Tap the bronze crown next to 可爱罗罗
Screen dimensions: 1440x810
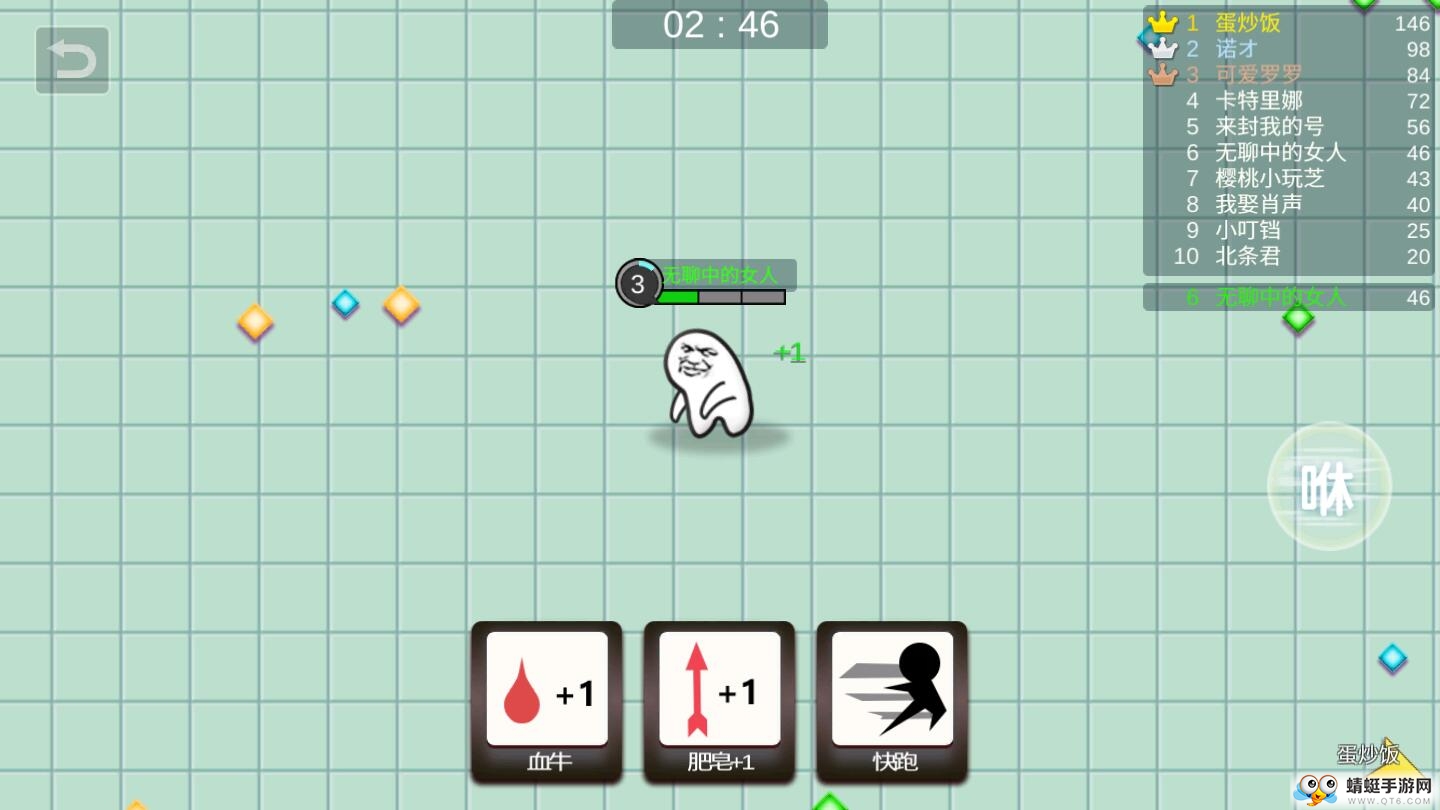(x=1163, y=73)
